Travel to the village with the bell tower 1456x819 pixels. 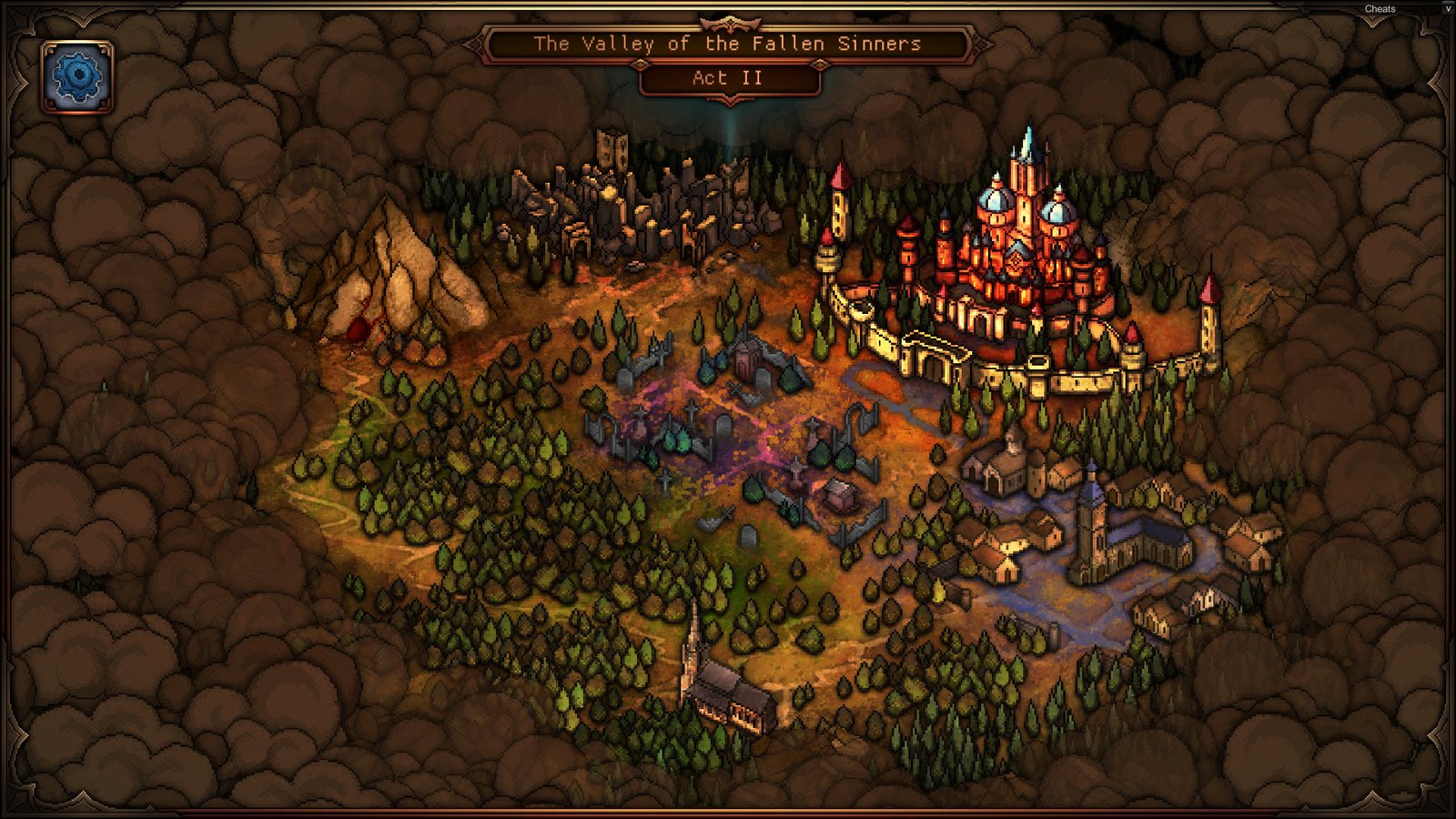click(1101, 537)
